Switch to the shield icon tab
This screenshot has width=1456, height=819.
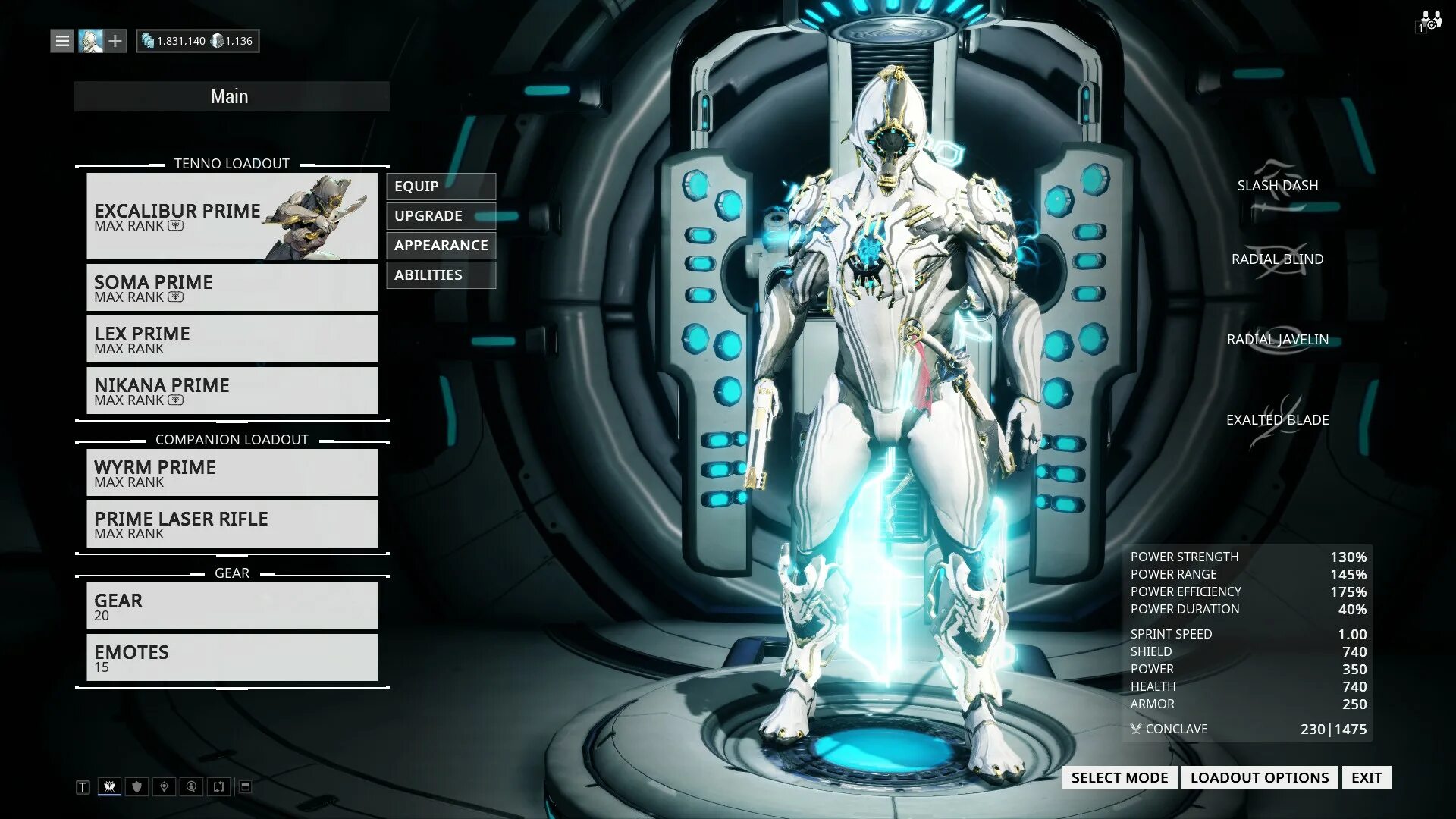coord(136,787)
